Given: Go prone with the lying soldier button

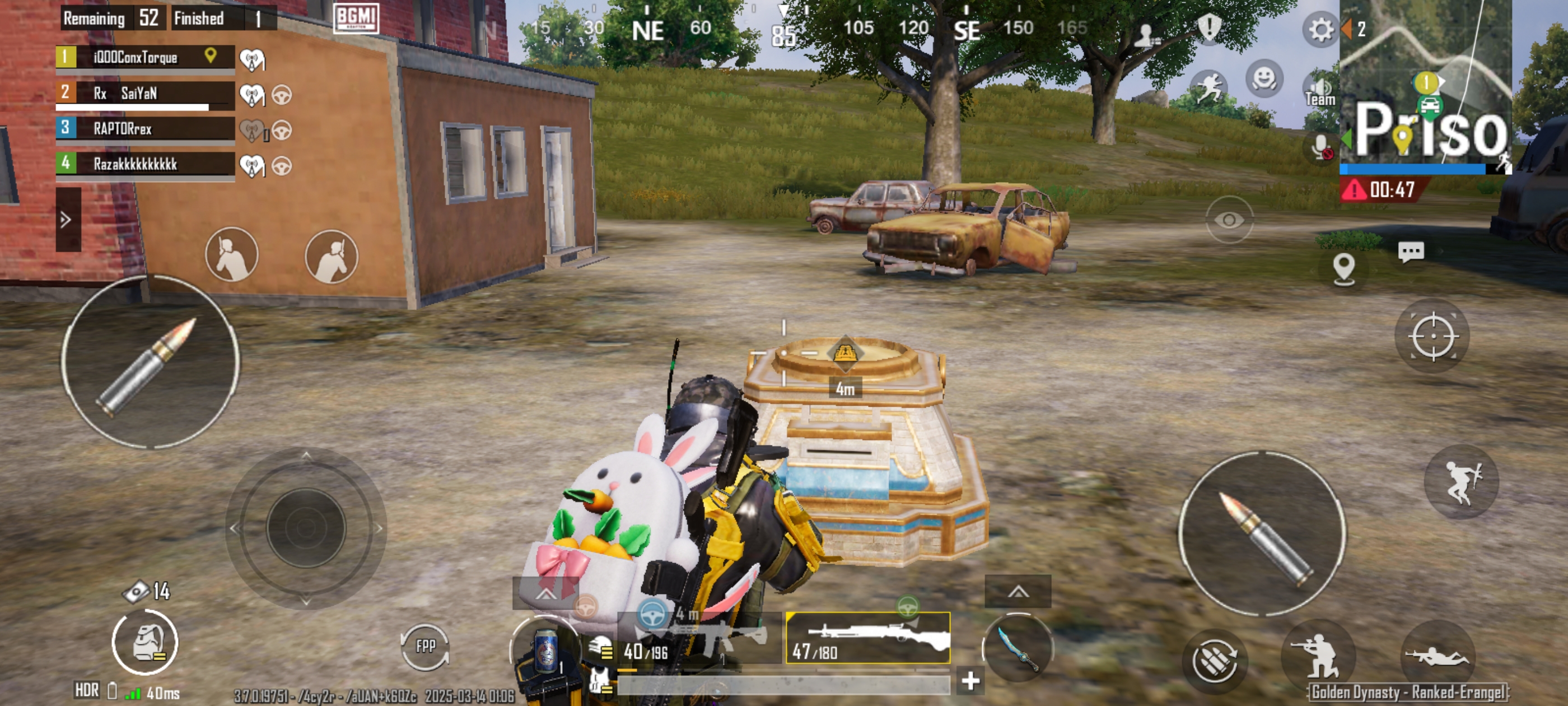Looking at the screenshot, I should tap(1436, 657).
